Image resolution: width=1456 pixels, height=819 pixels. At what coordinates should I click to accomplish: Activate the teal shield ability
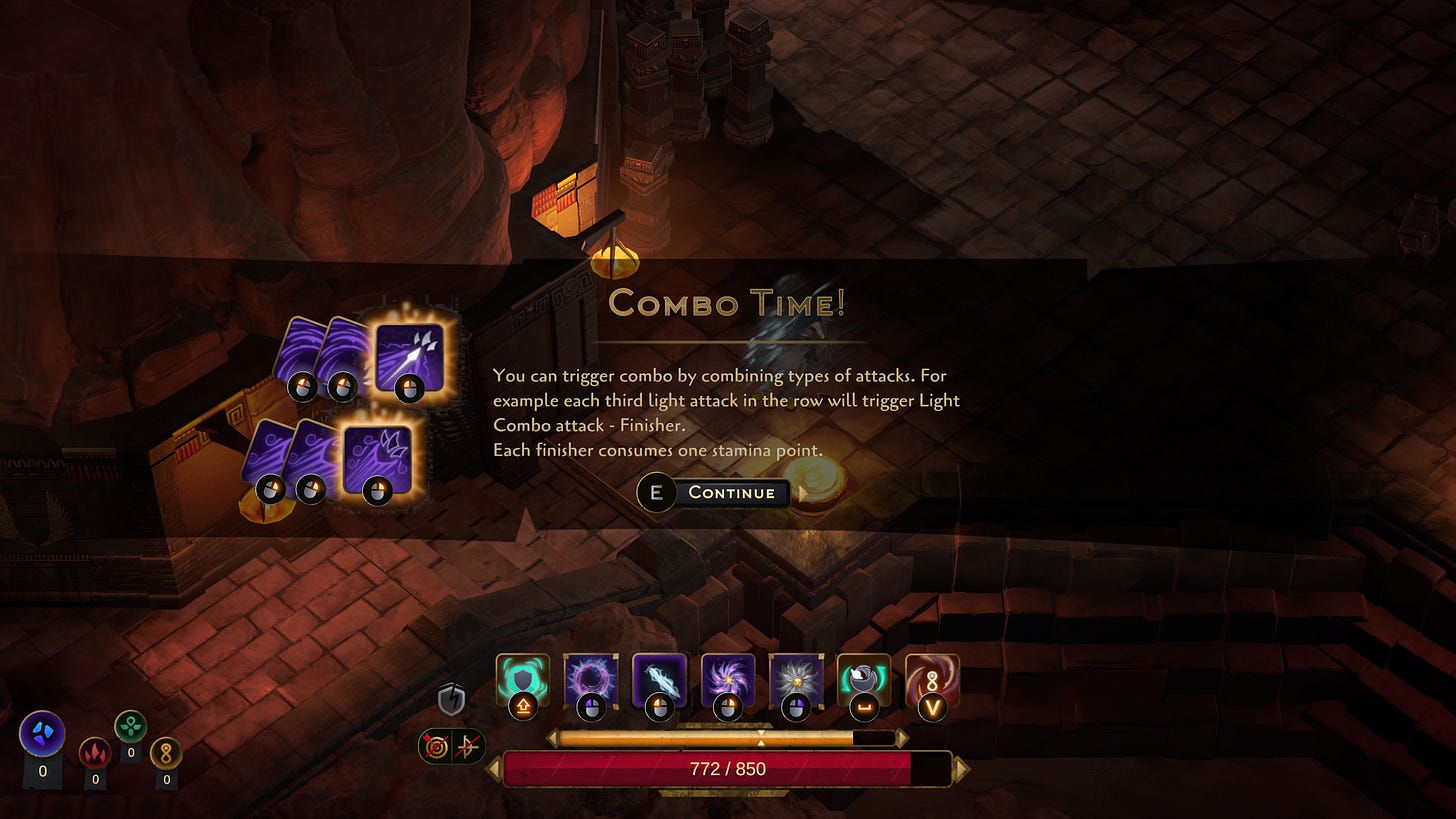pyautogui.click(x=523, y=680)
